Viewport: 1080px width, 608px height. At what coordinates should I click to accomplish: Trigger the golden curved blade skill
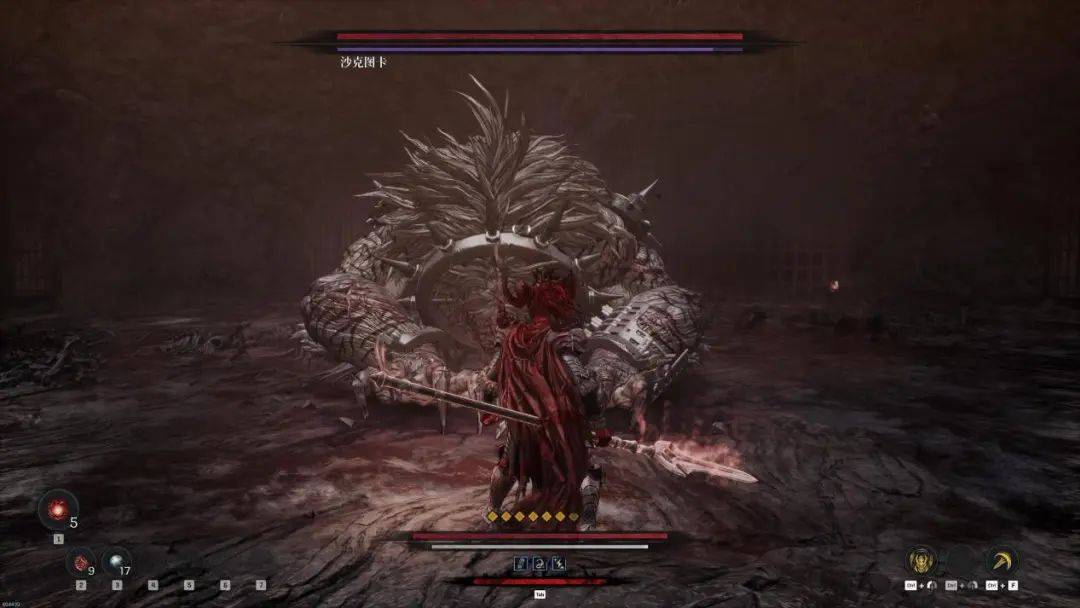point(1001,561)
